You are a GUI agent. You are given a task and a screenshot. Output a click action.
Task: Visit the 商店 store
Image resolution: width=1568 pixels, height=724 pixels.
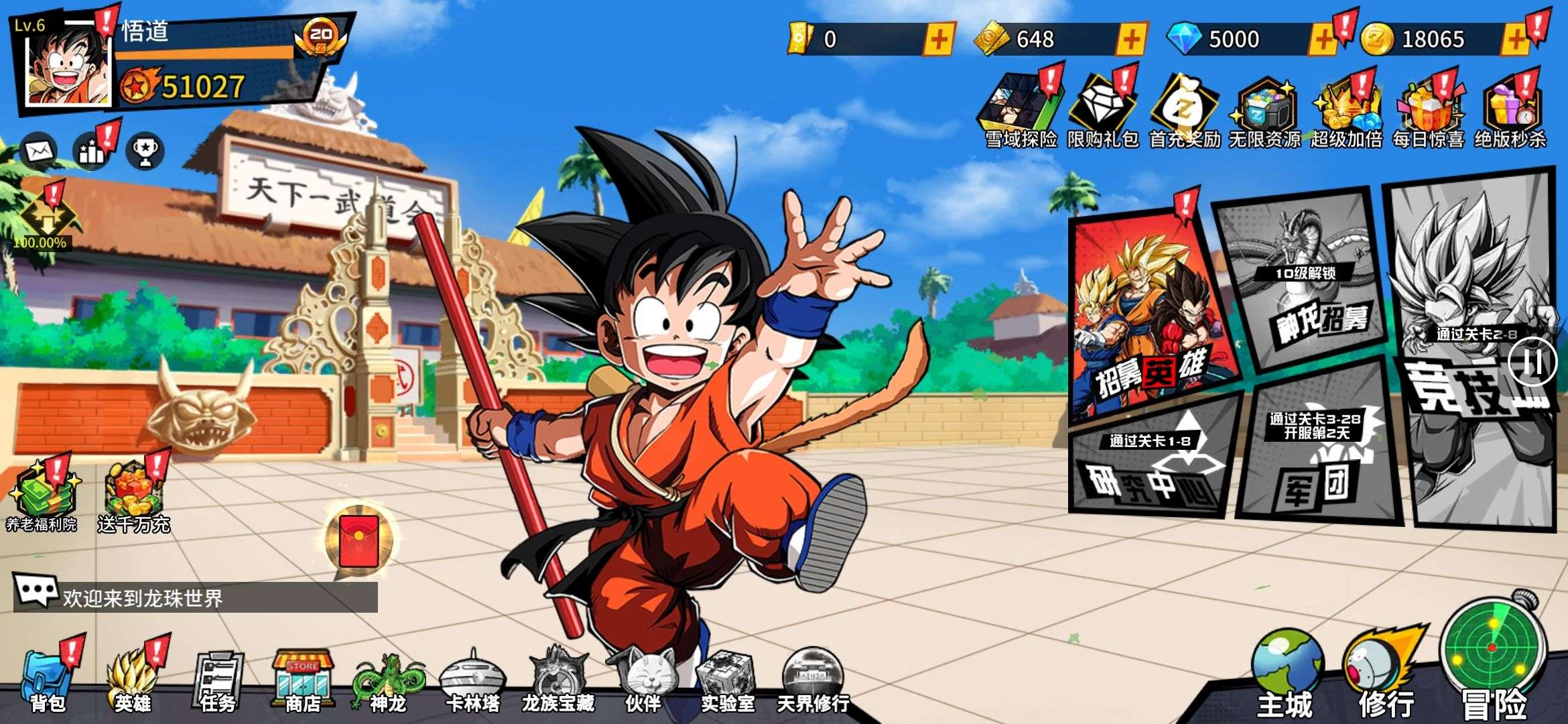(303, 680)
